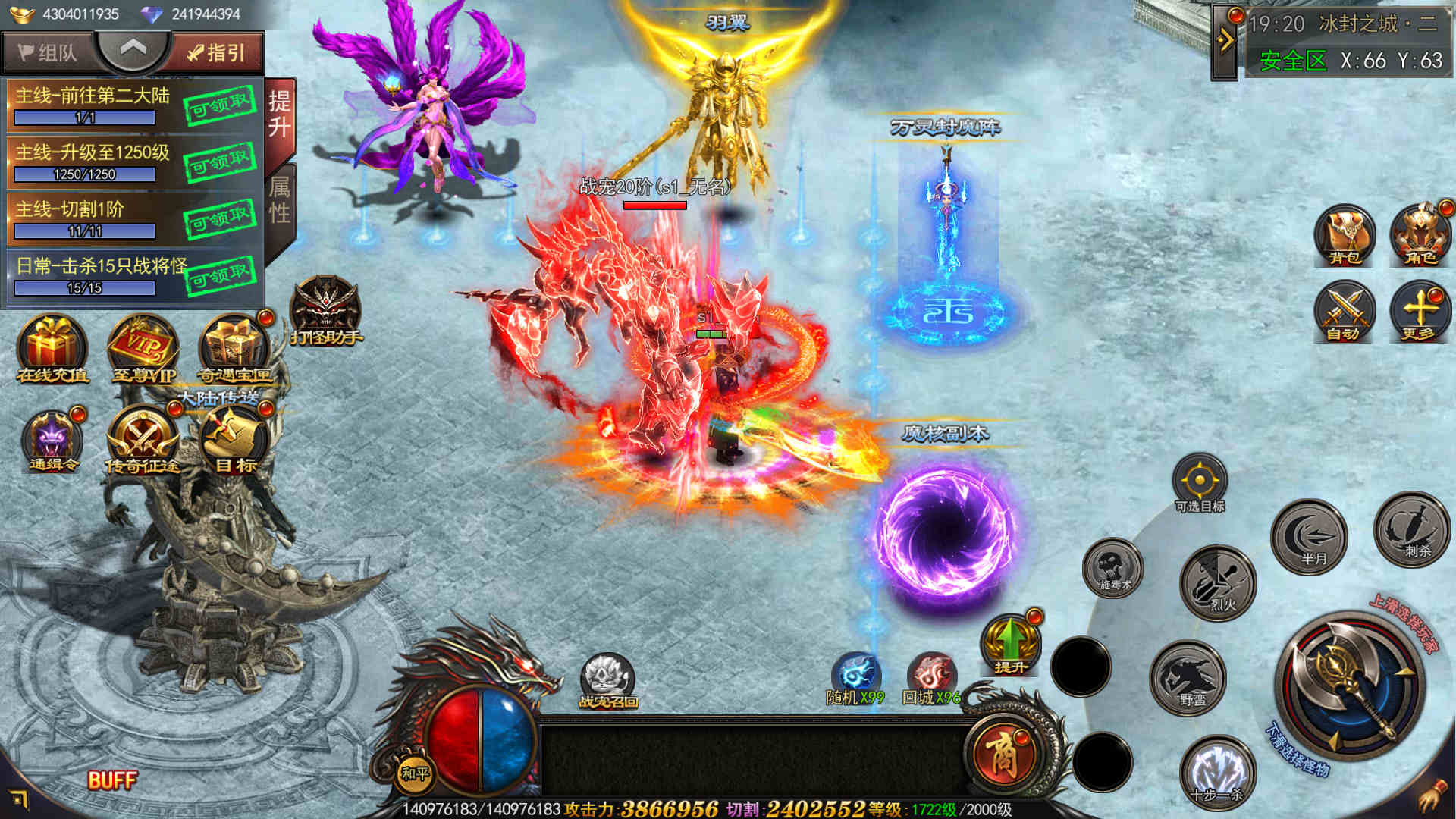Use the 回城 town return scroll
1456x819 pixels.
tap(932, 676)
